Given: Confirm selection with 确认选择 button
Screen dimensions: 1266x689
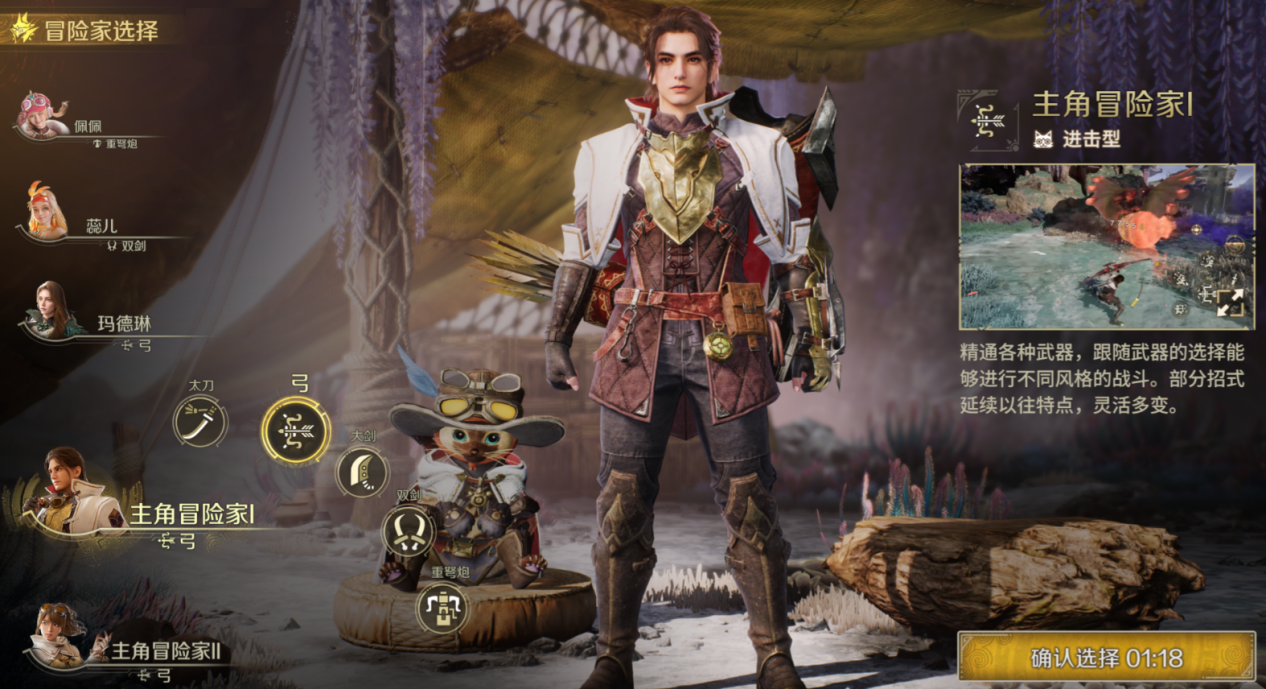Looking at the screenshot, I should [x=1106, y=658].
